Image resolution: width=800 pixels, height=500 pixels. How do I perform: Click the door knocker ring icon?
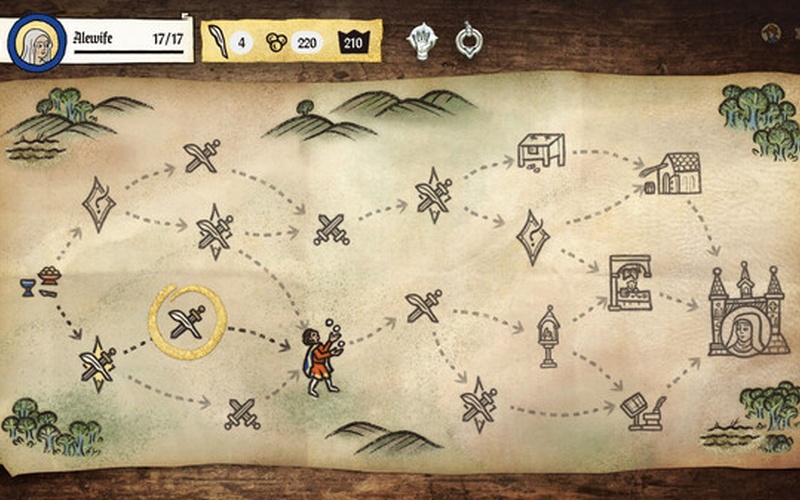click(x=467, y=40)
